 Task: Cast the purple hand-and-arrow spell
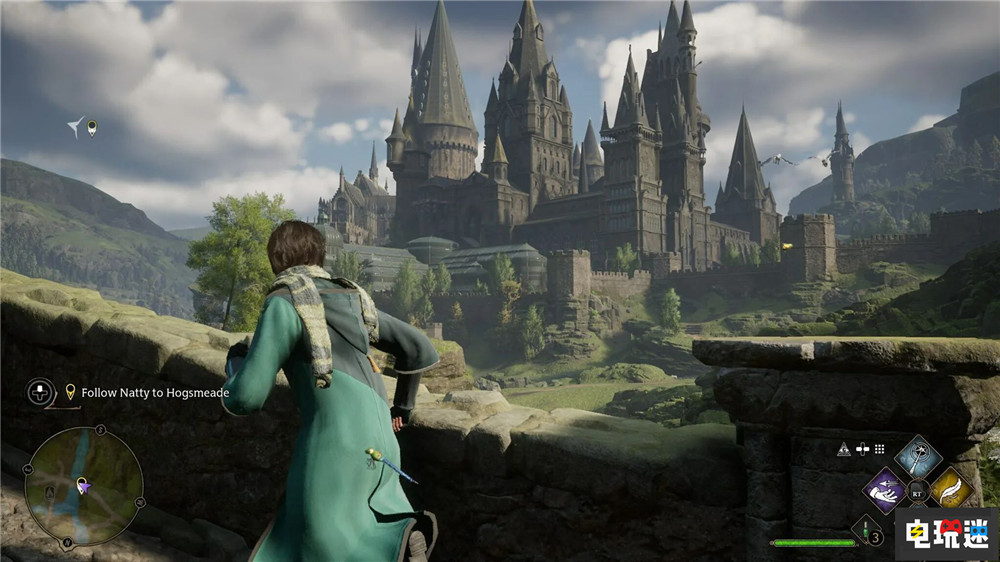(884, 490)
